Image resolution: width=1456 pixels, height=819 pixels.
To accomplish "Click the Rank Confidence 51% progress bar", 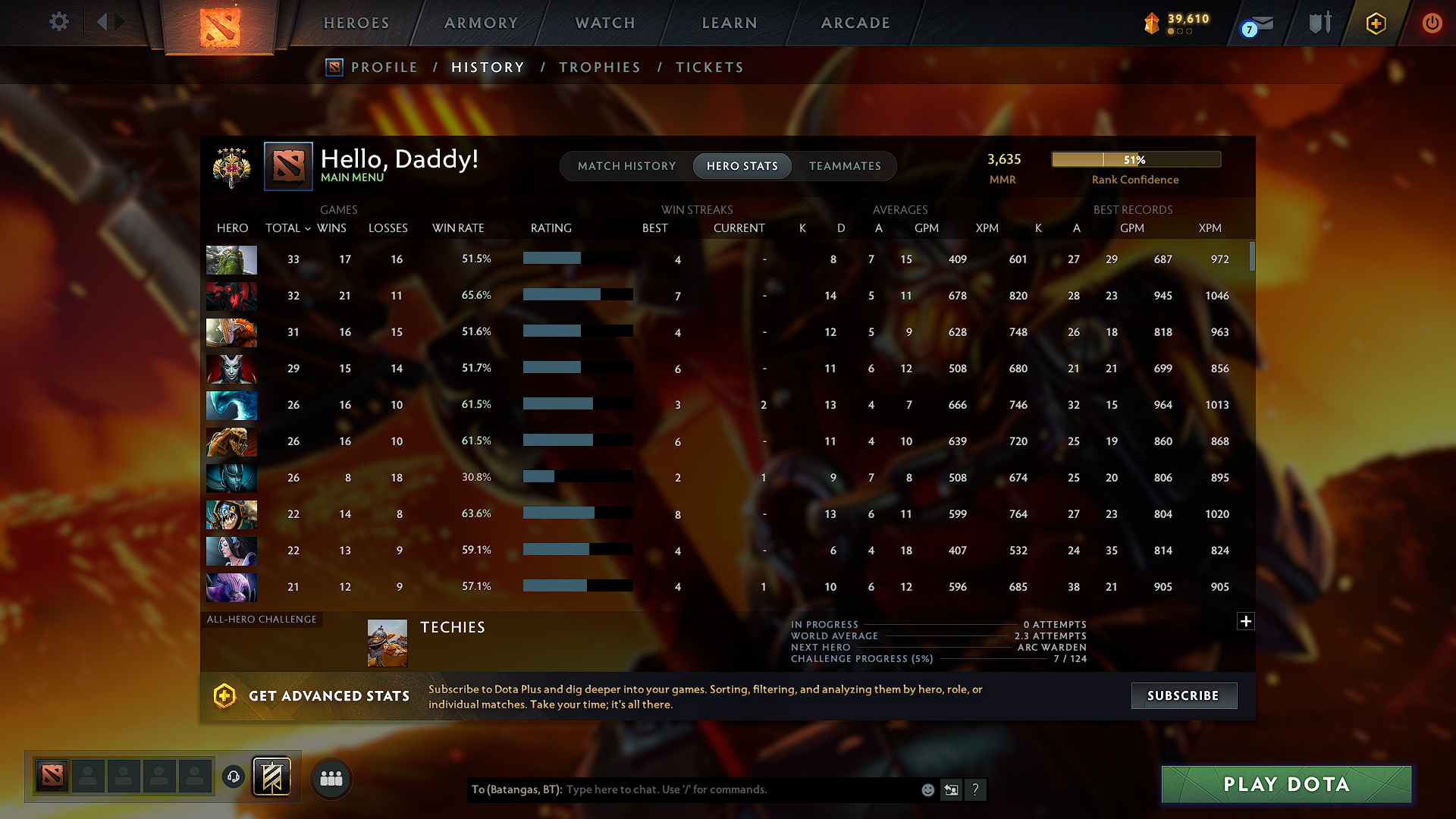I will [1135, 159].
